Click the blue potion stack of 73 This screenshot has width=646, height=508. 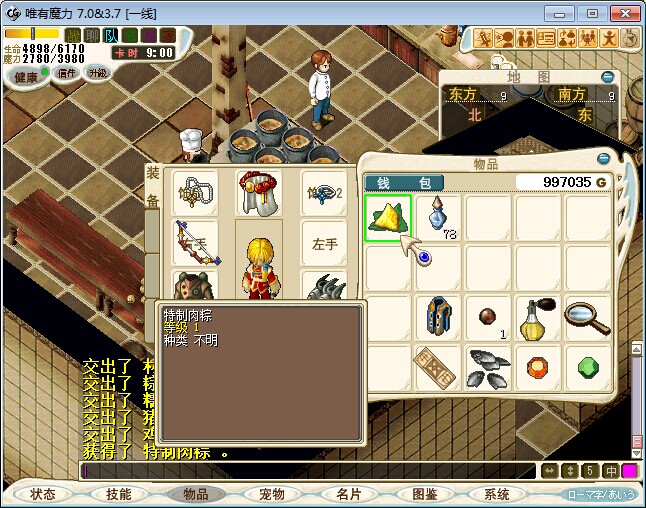(x=438, y=218)
